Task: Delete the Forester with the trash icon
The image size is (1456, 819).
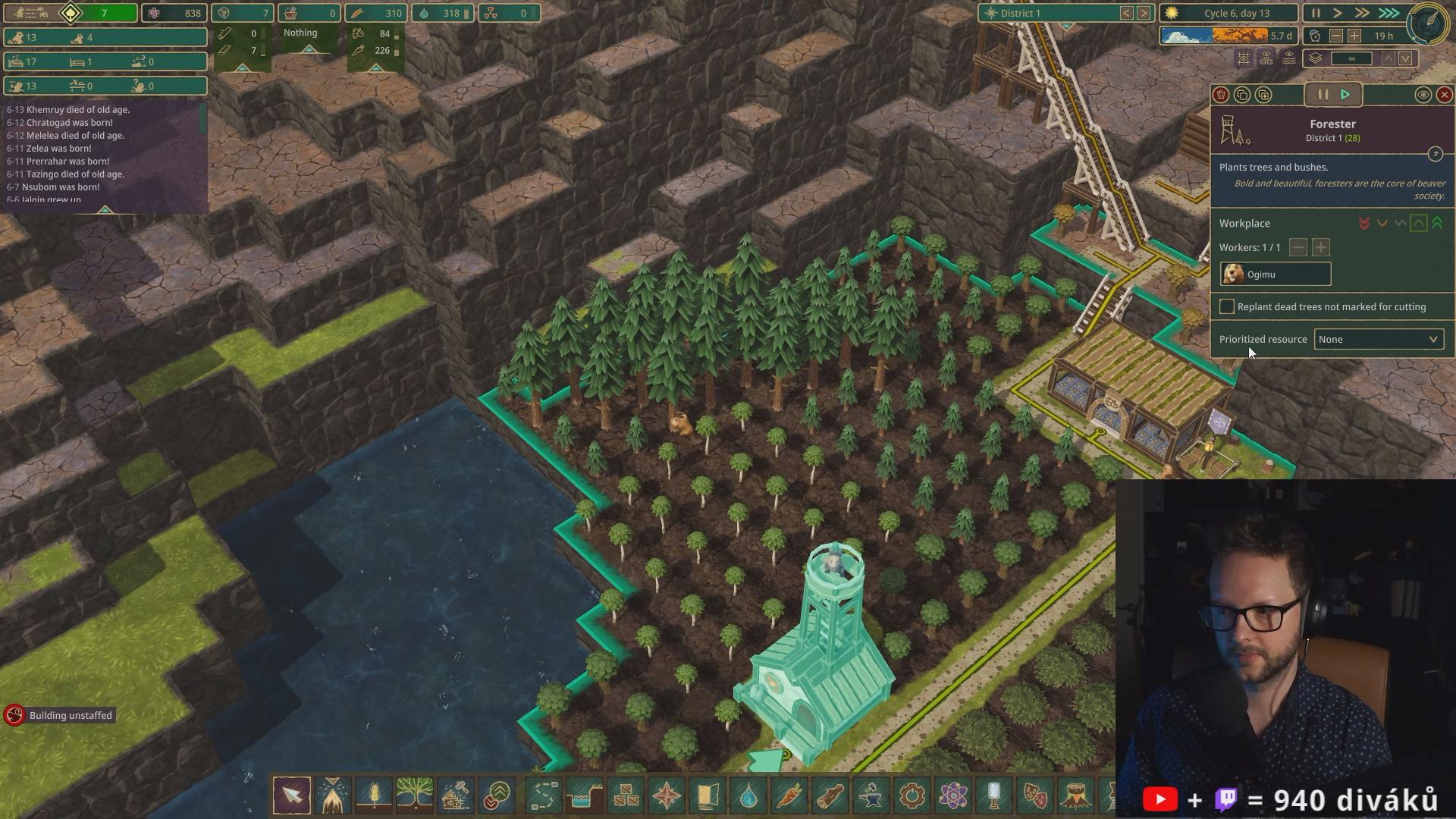Action: (x=1221, y=95)
